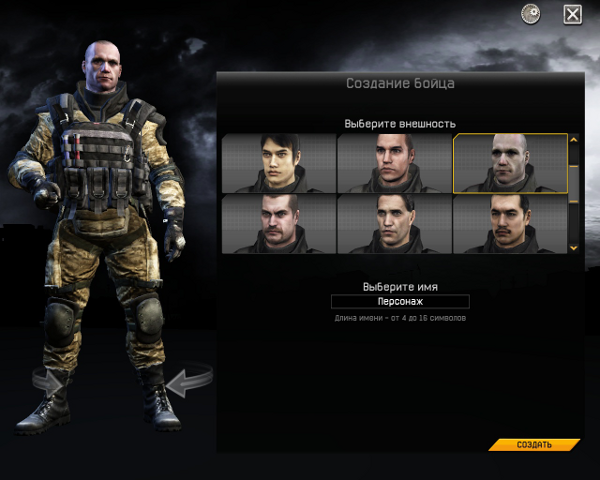Close the character creation screen

tap(573, 14)
